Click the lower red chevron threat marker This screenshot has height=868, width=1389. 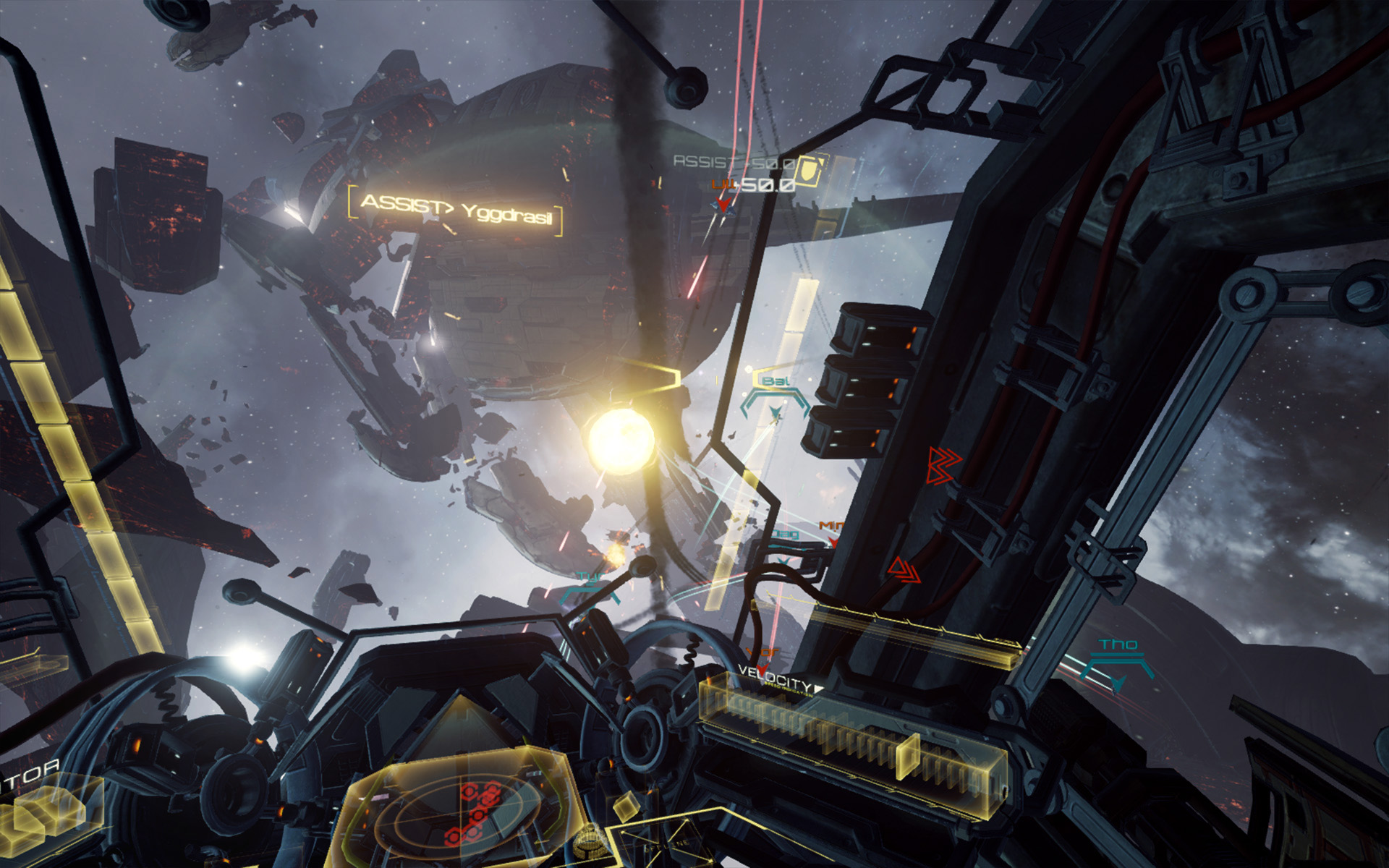pyautogui.click(x=905, y=571)
